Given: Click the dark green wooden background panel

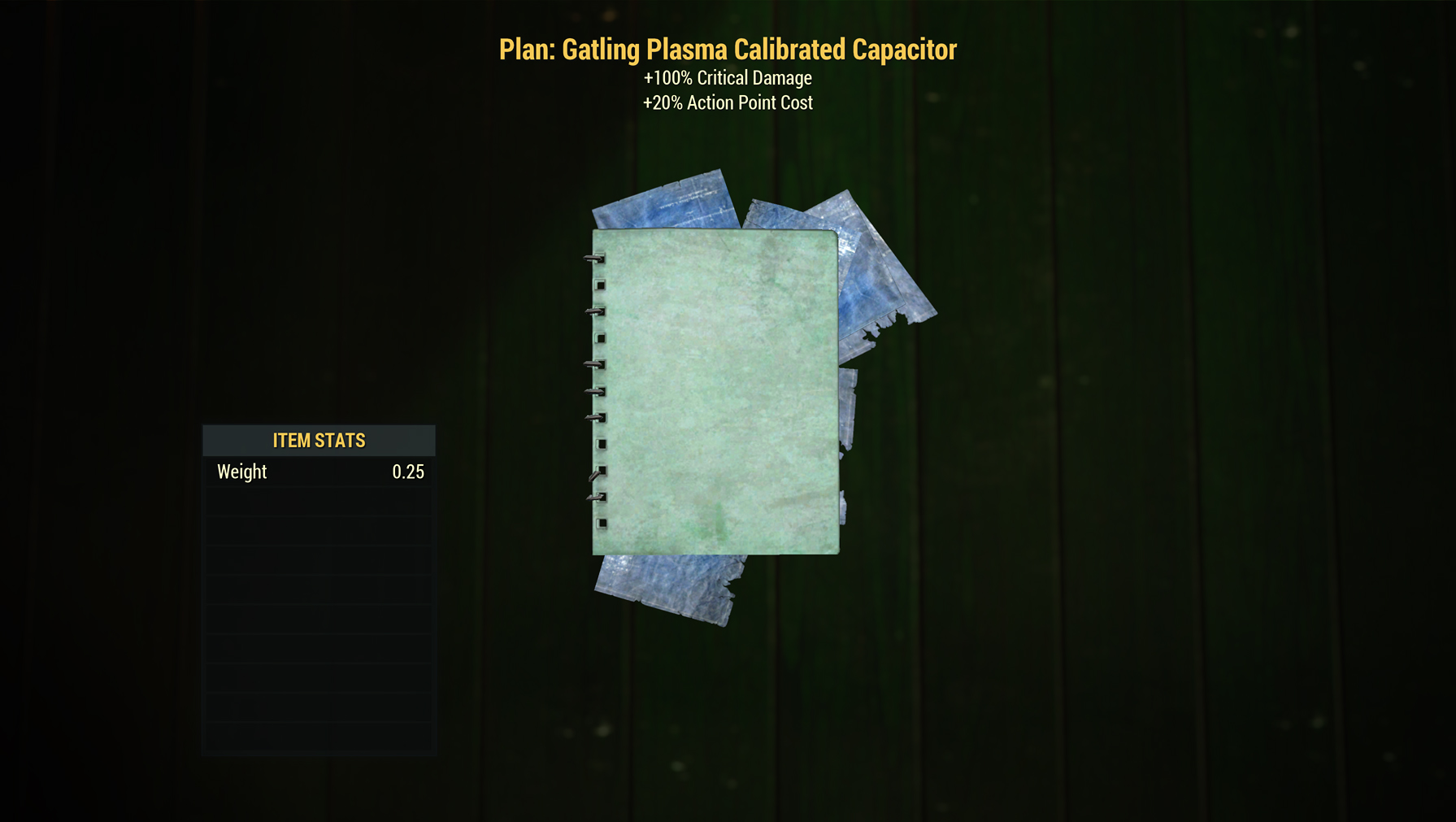Looking at the screenshot, I should [1138, 488].
